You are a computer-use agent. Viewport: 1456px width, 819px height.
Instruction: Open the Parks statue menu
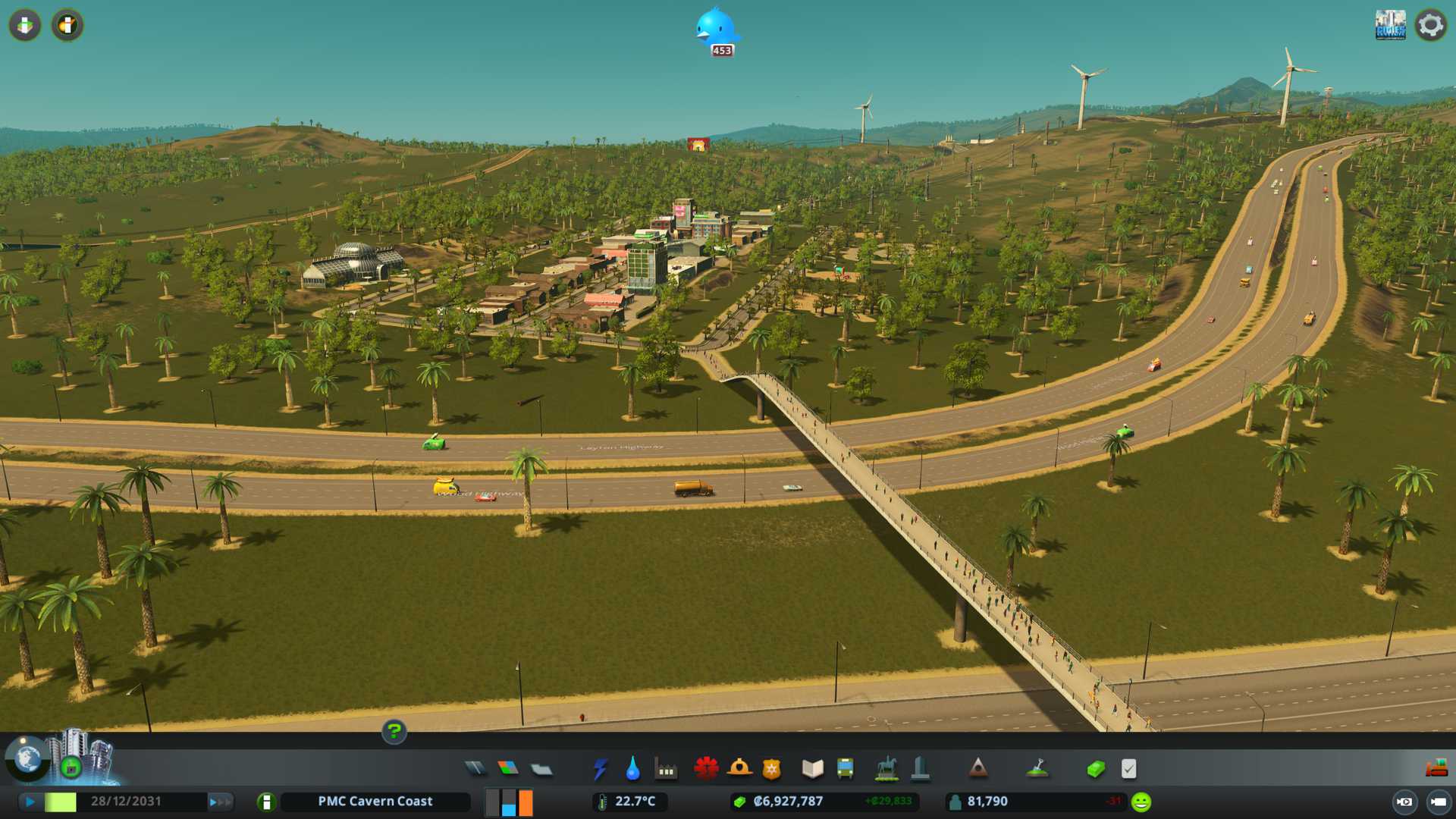[x=886, y=769]
